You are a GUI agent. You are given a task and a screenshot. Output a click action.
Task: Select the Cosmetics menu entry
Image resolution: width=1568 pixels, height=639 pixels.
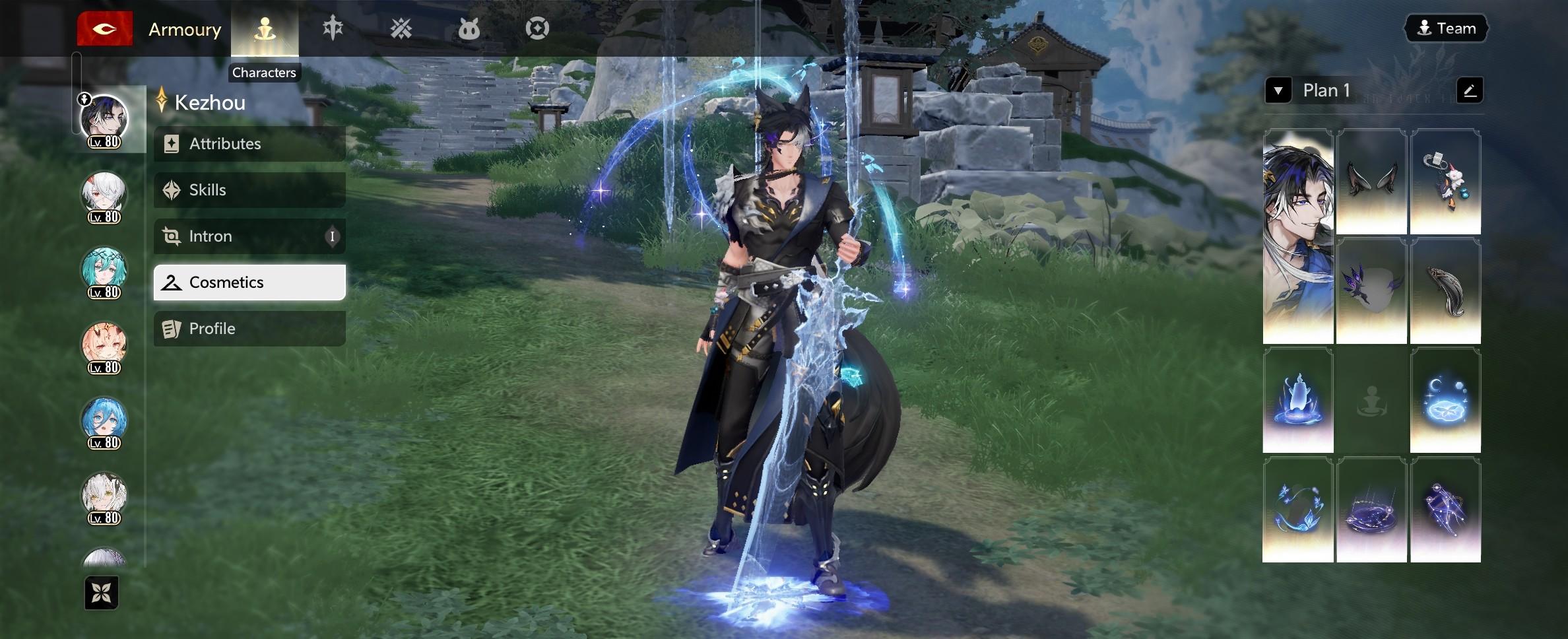[x=249, y=283]
